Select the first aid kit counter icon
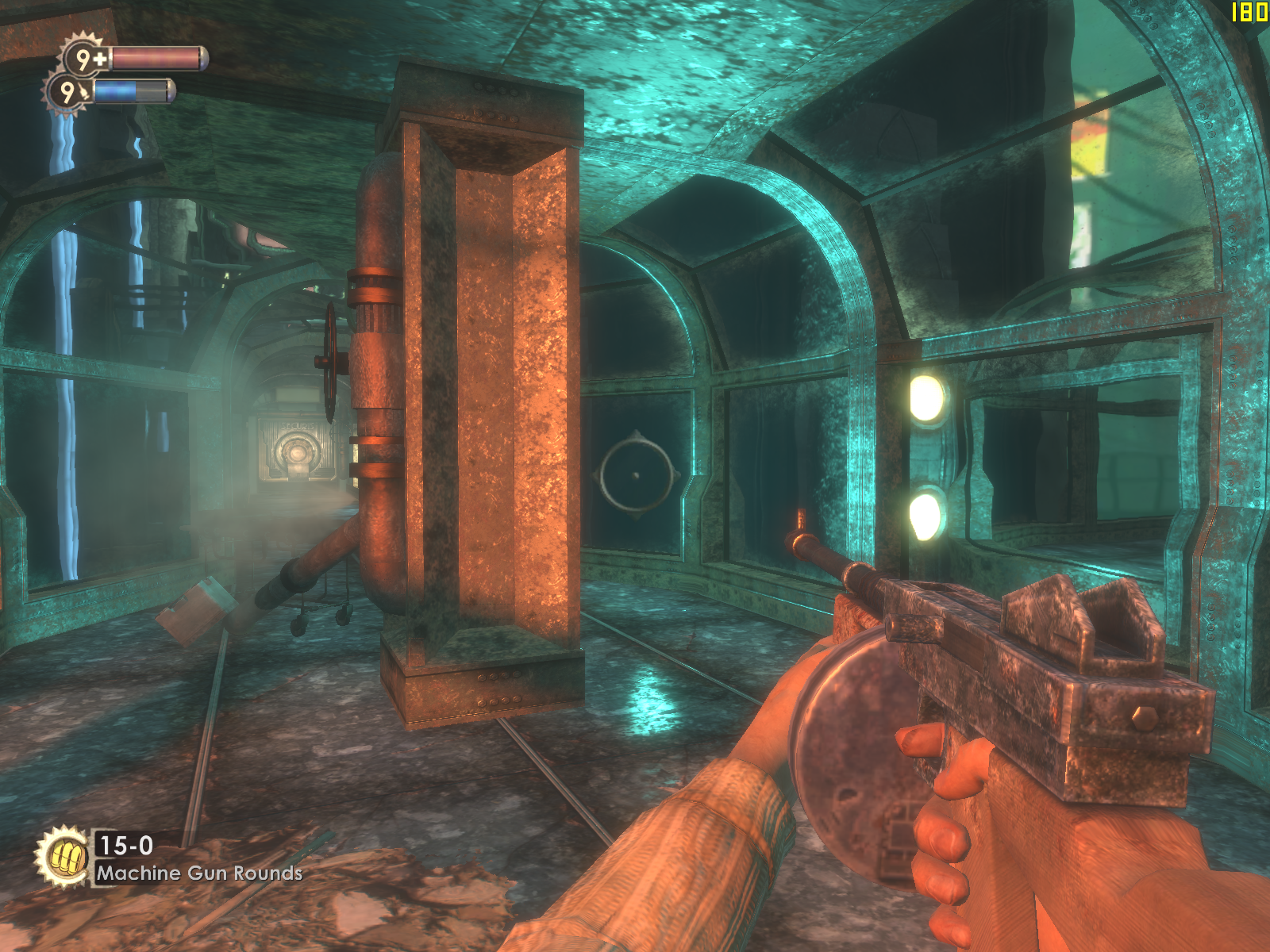1270x952 pixels. [x=86, y=58]
